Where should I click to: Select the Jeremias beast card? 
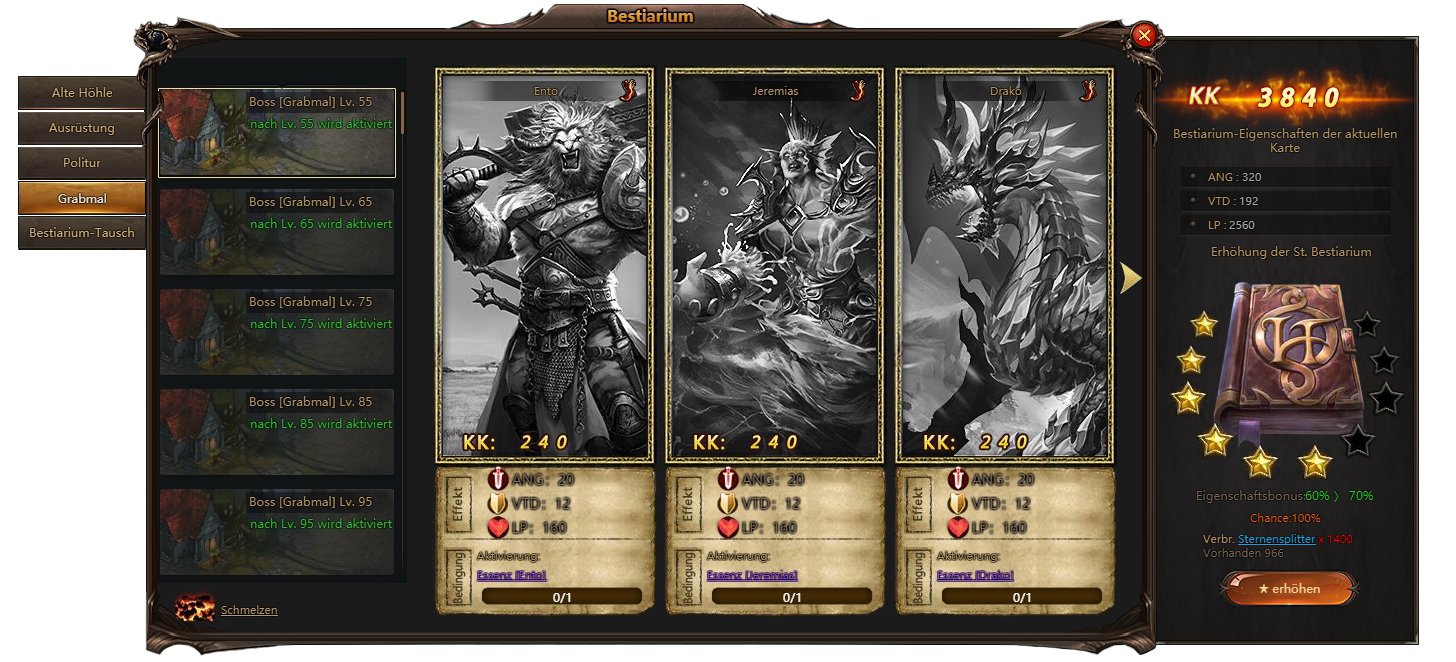(x=775, y=265)
